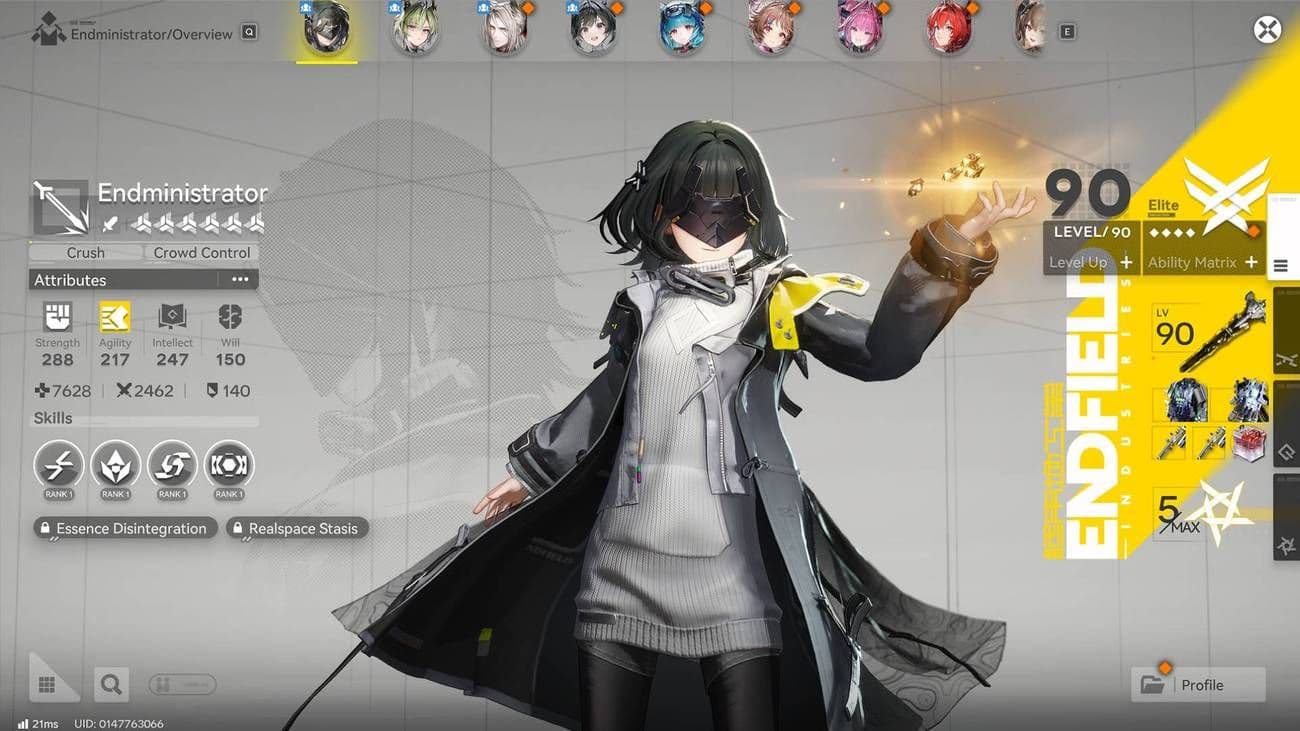
Task: Switch to the second character portrait tab
Action: [x=415, y=29]
